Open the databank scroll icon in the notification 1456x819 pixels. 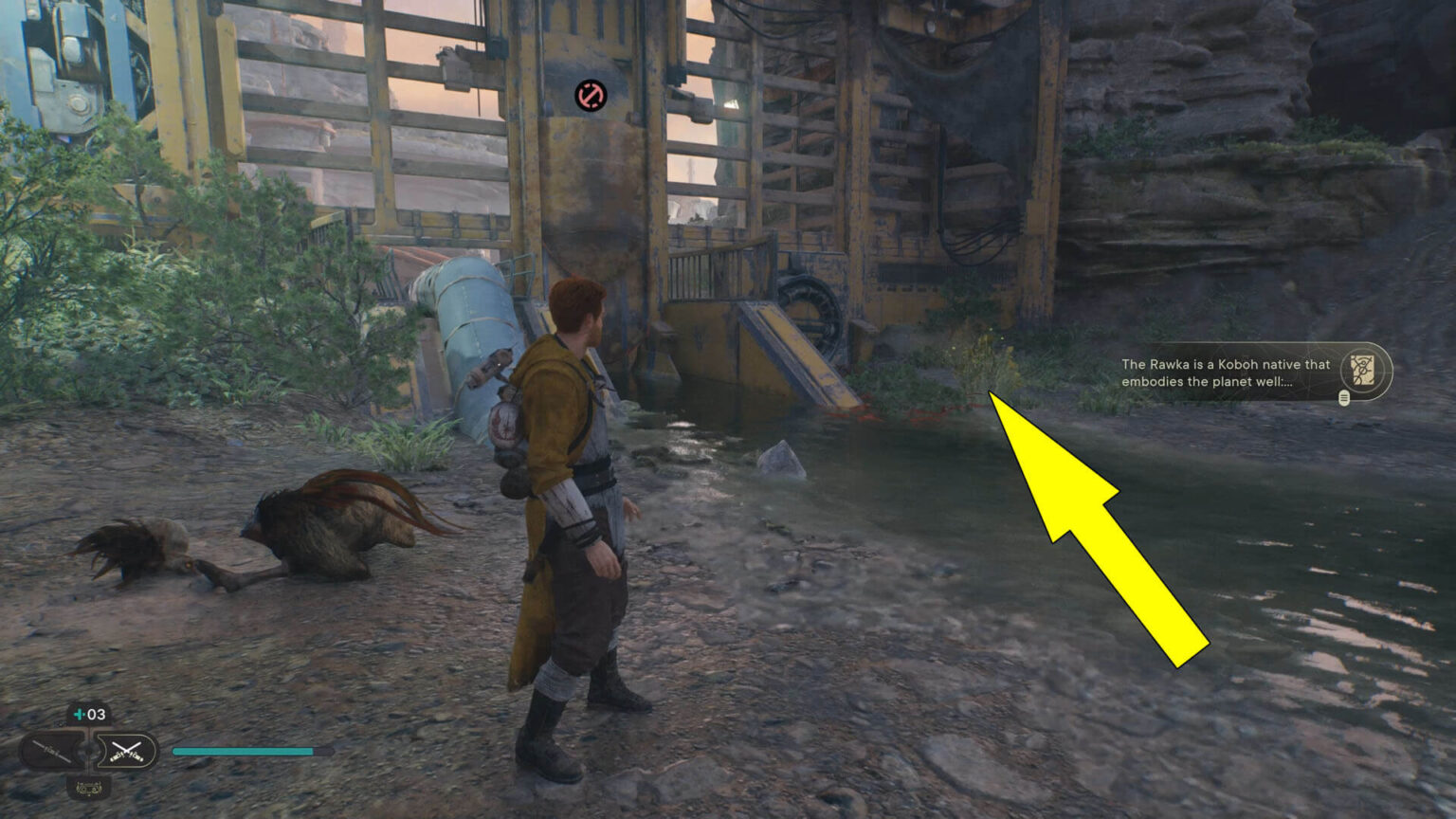1362,371
